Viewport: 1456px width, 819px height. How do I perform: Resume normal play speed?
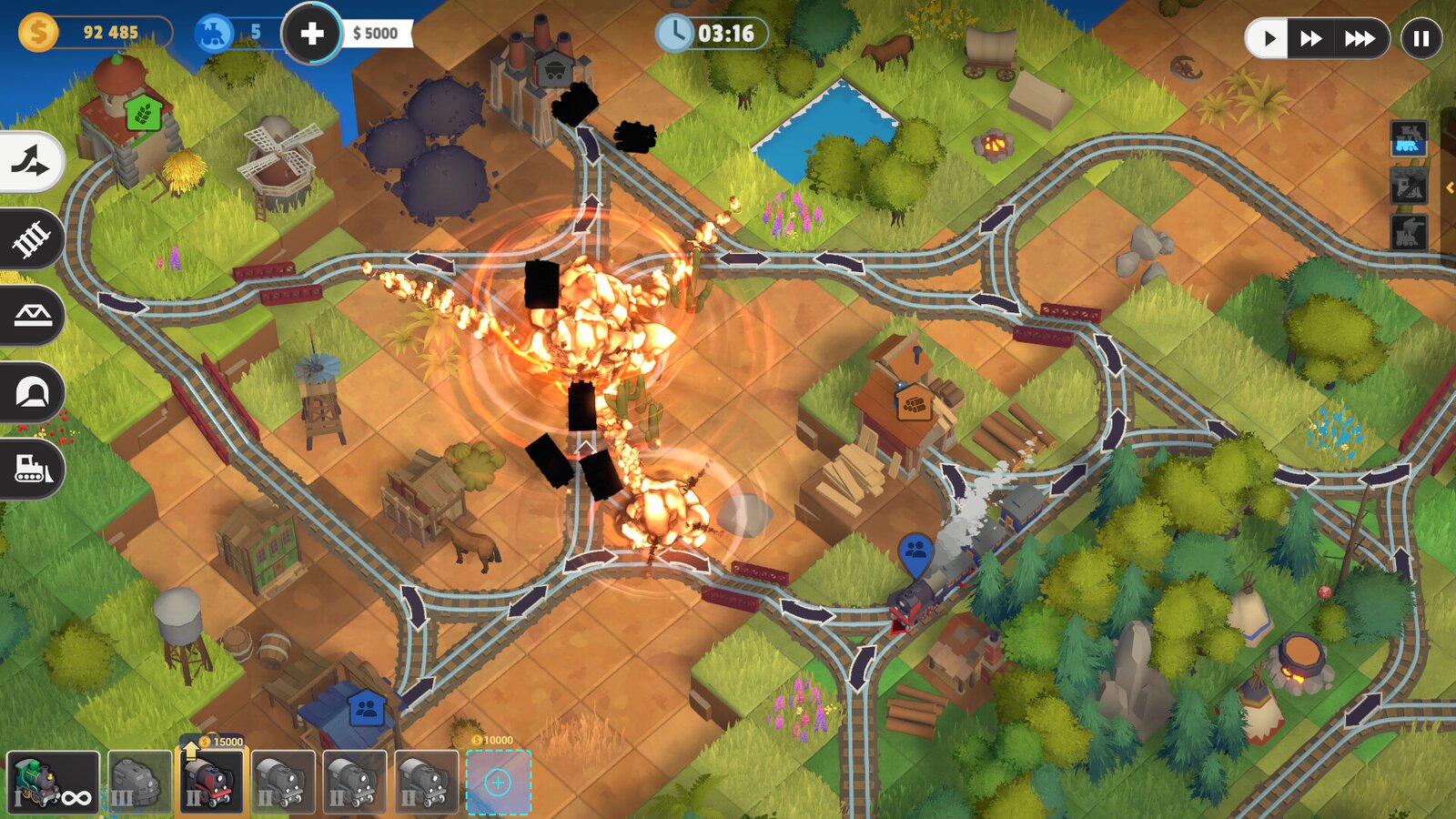point(1269,38)
